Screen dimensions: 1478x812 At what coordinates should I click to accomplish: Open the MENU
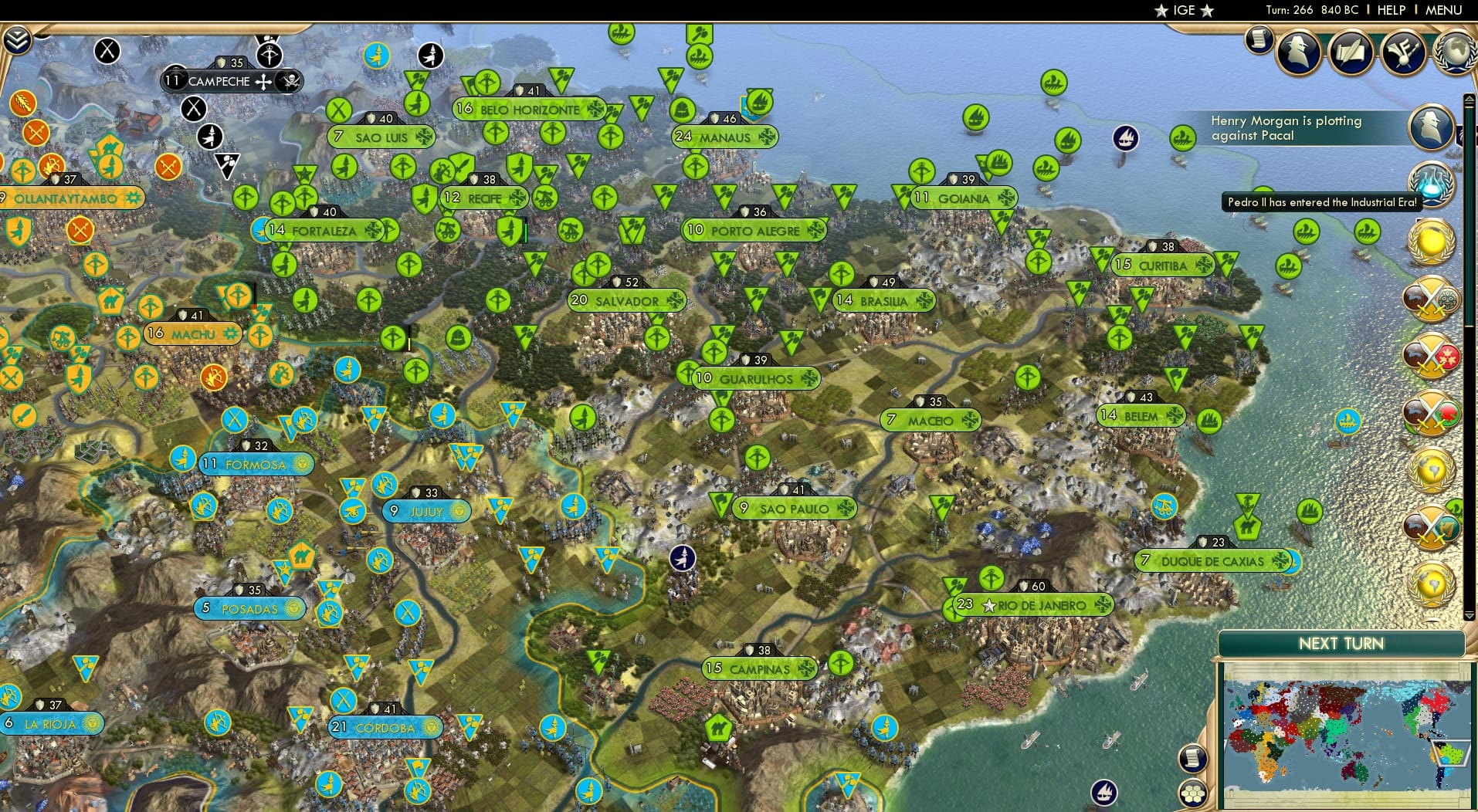pyautogui.click(x=1442, y=10)
